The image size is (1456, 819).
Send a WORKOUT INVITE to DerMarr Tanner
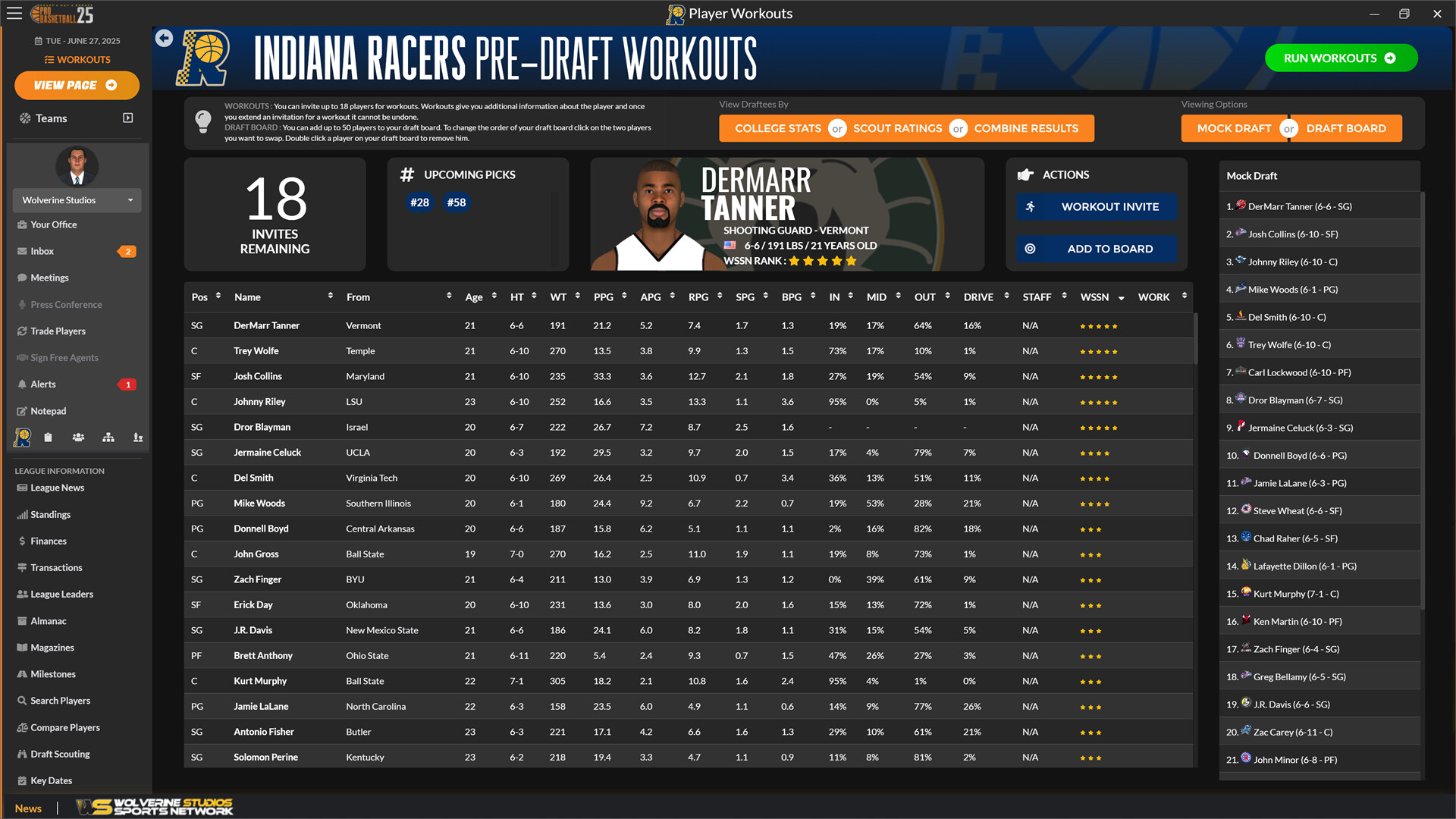tap(1096, 206)
